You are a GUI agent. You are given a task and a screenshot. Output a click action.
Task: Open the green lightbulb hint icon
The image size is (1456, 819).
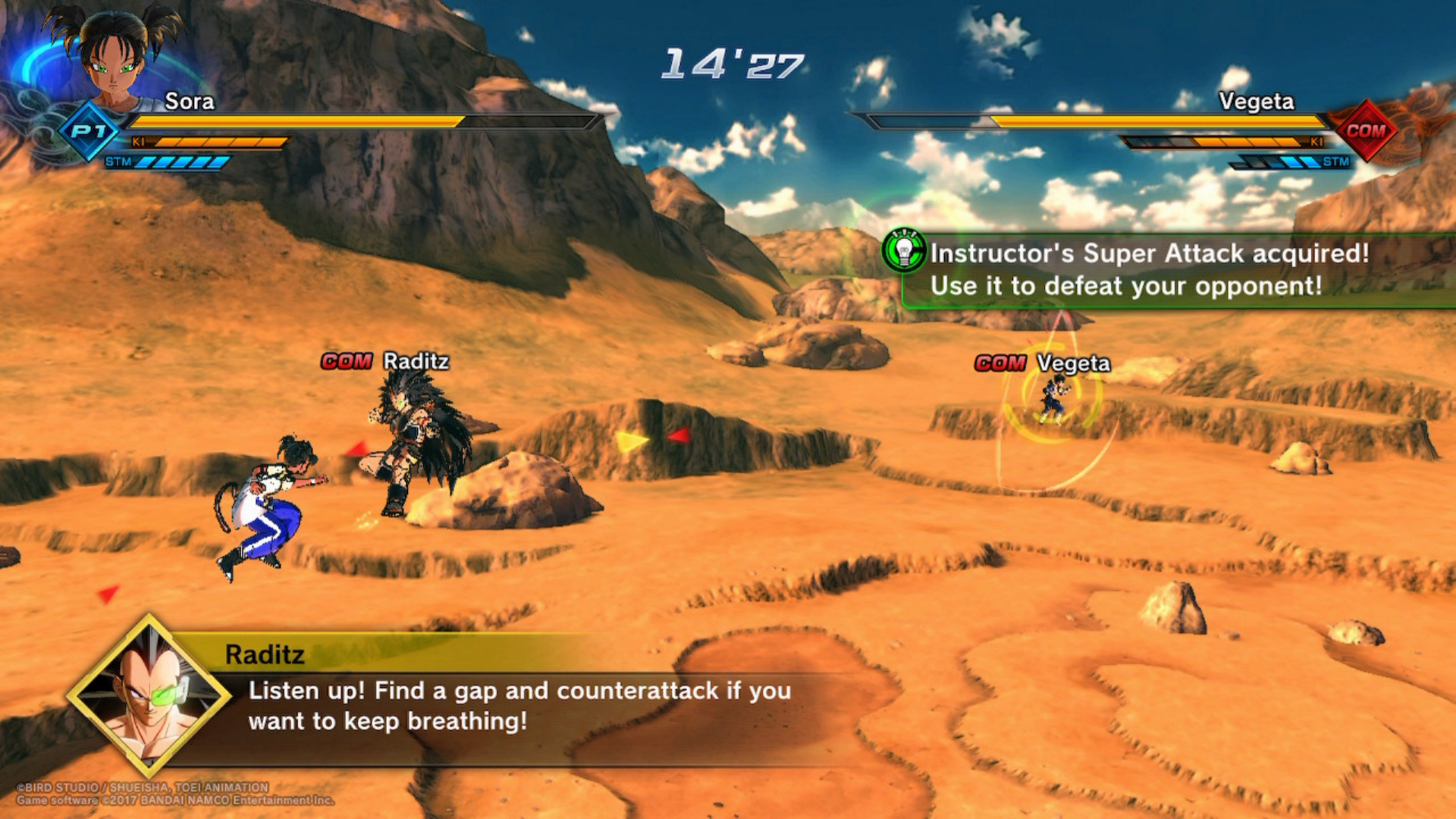[904, 250]
